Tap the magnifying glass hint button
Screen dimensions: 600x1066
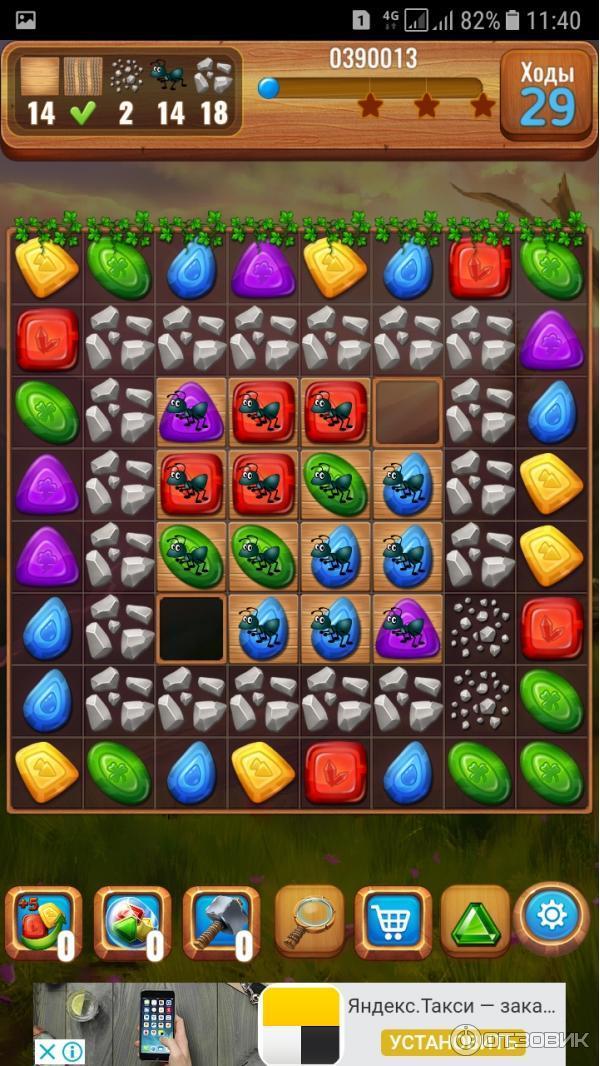click(309, 919)
